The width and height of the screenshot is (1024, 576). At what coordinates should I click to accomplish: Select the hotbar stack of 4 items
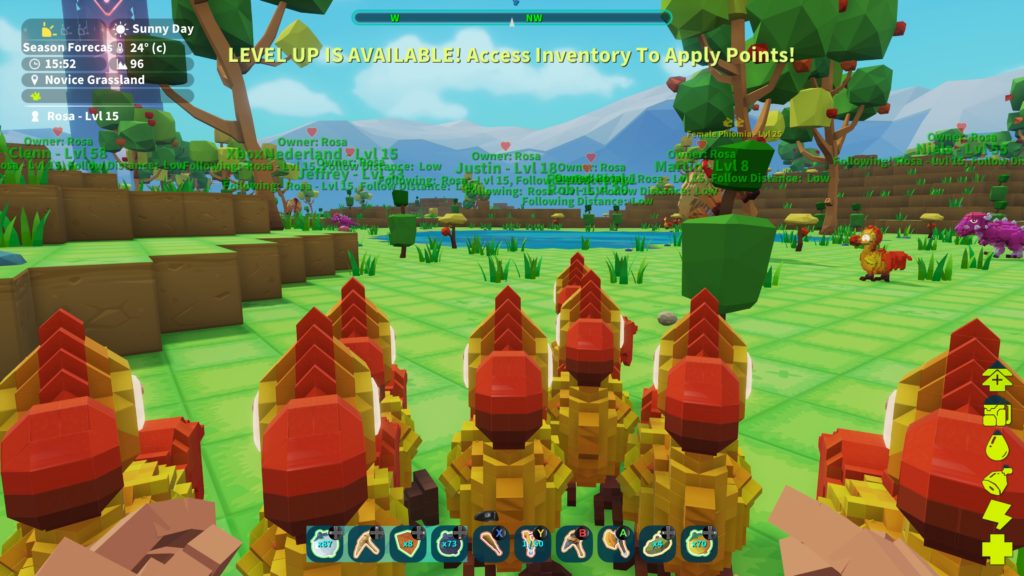(x=657, y=544)
